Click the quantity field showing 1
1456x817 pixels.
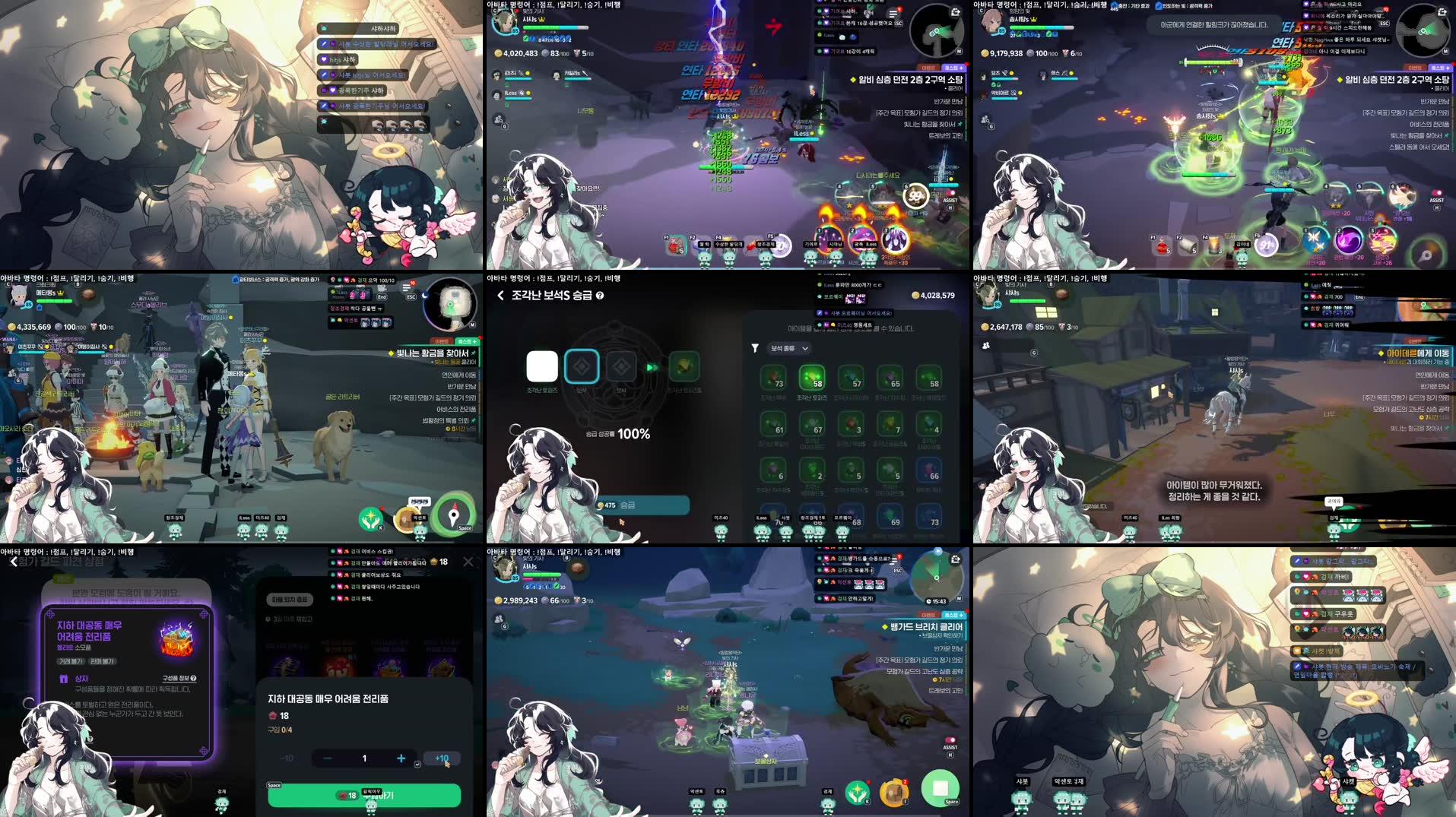(x=363, y=758)
